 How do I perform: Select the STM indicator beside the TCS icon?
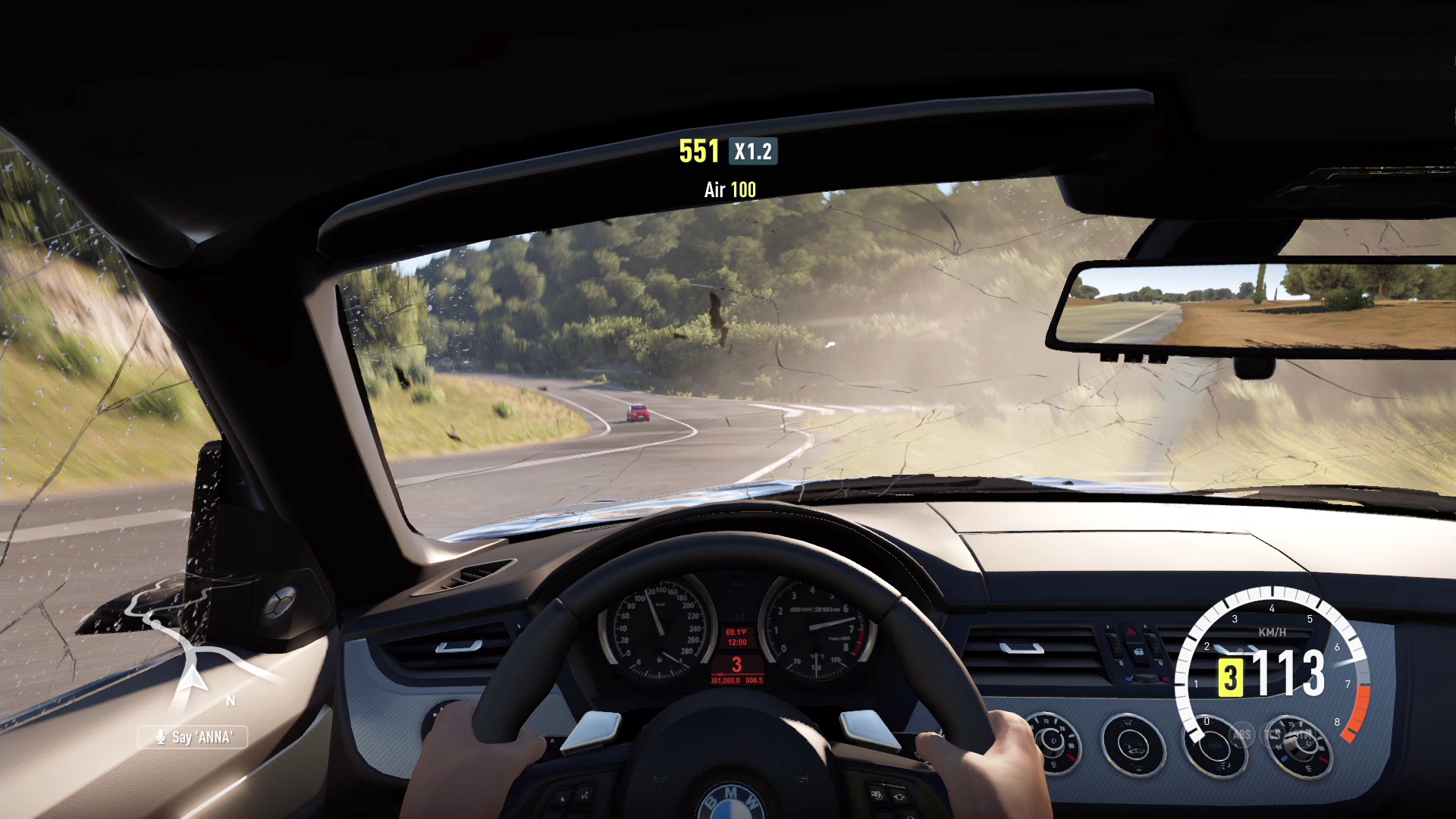(1304, 734)
